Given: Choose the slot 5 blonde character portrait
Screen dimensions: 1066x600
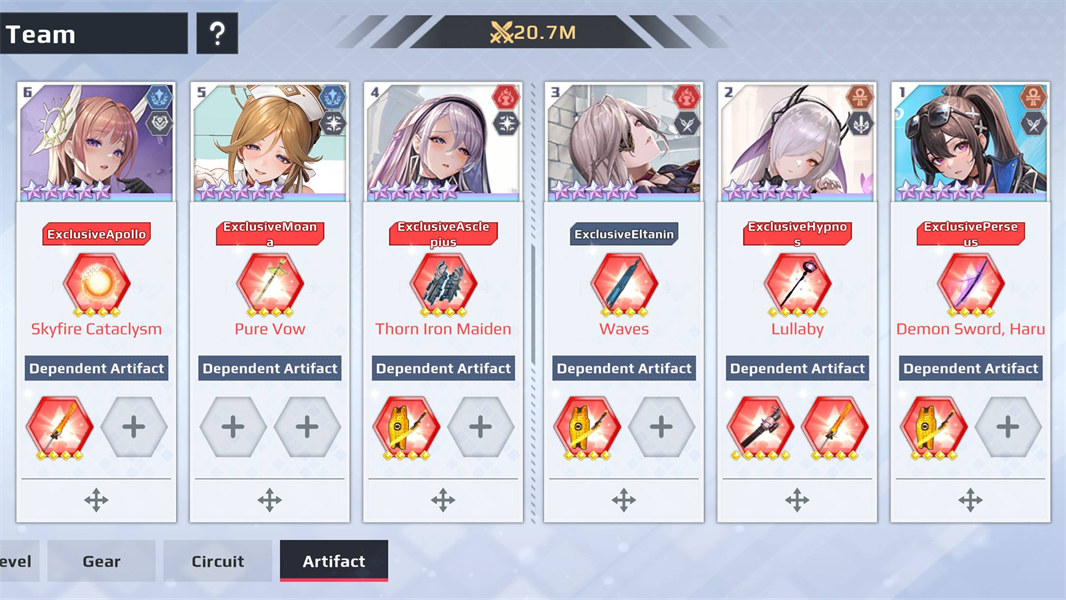Looking at the screenshot, I should click(x=270, y=141).
